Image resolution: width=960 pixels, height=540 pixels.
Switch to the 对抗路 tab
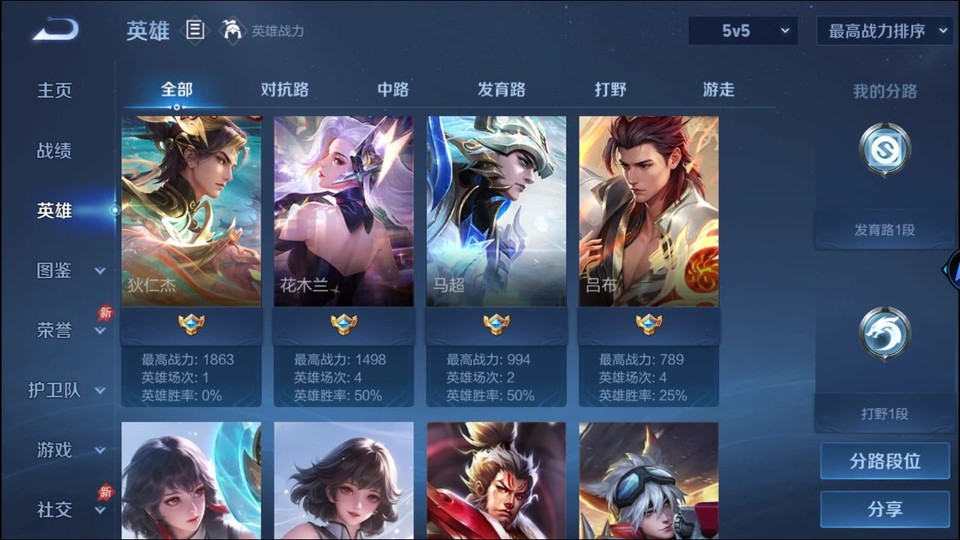point(285,90)
